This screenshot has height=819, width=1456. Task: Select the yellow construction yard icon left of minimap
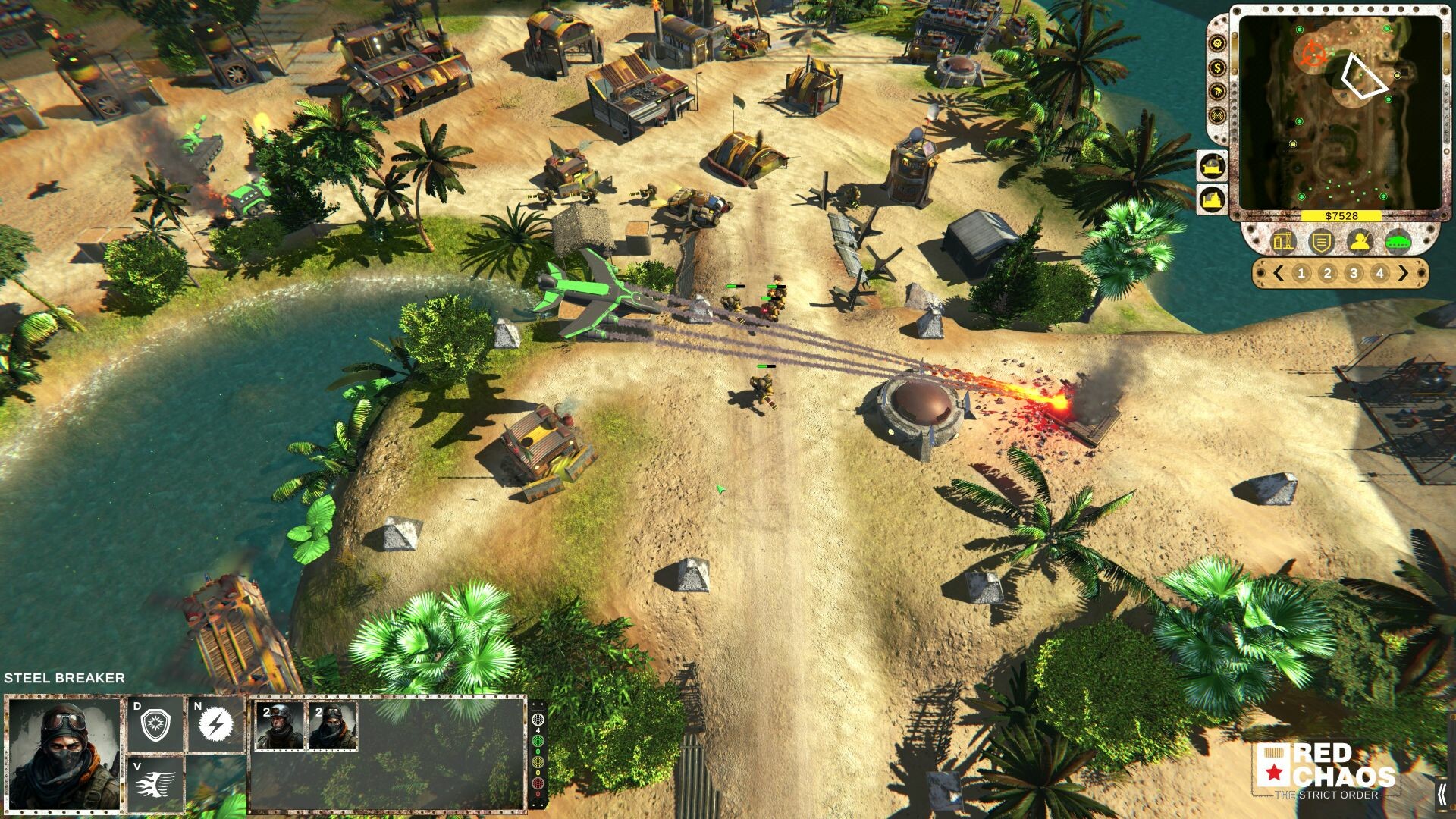pos(1212,167)
